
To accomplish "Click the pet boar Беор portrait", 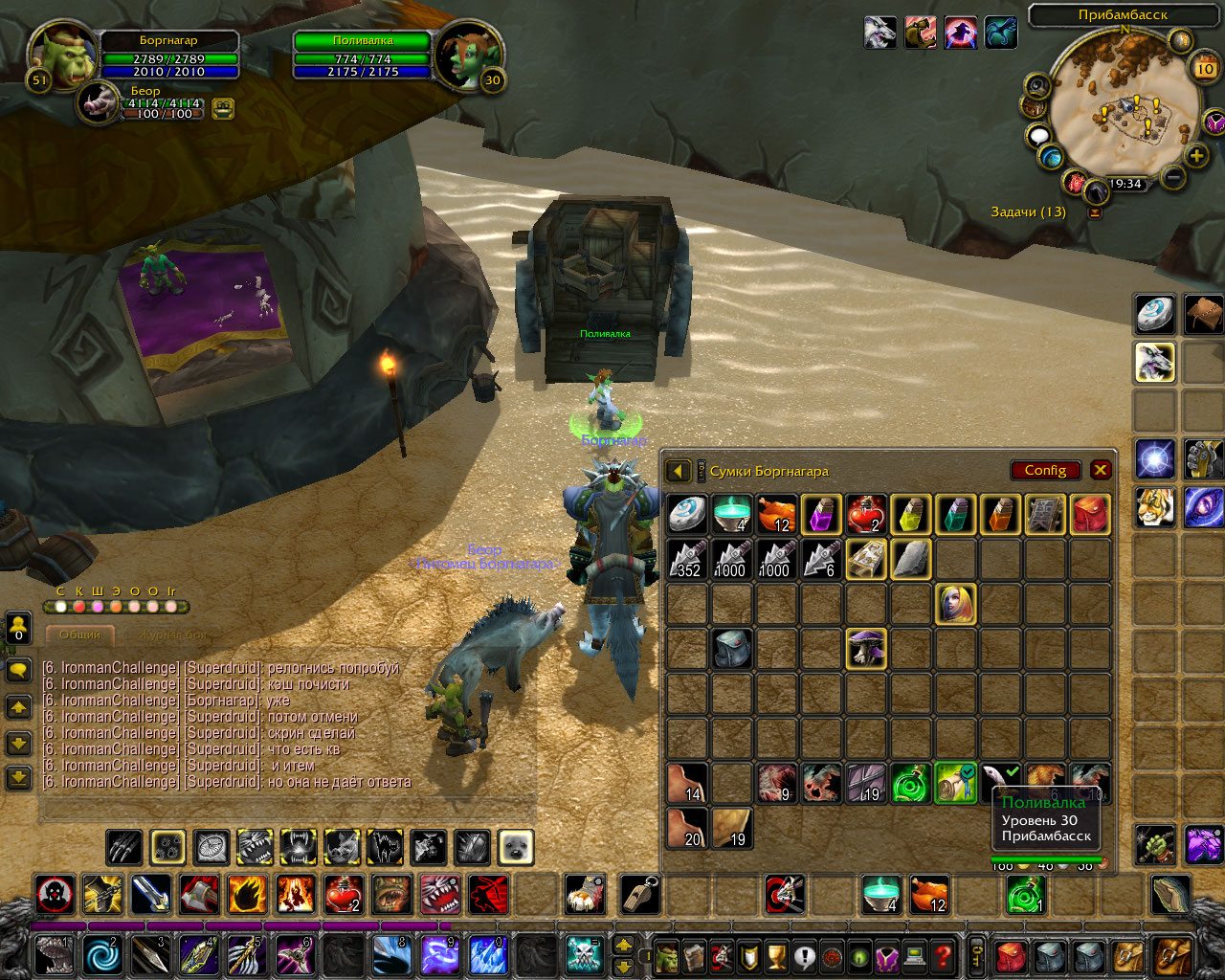I will pyautogui.click(x=99, y=100).
